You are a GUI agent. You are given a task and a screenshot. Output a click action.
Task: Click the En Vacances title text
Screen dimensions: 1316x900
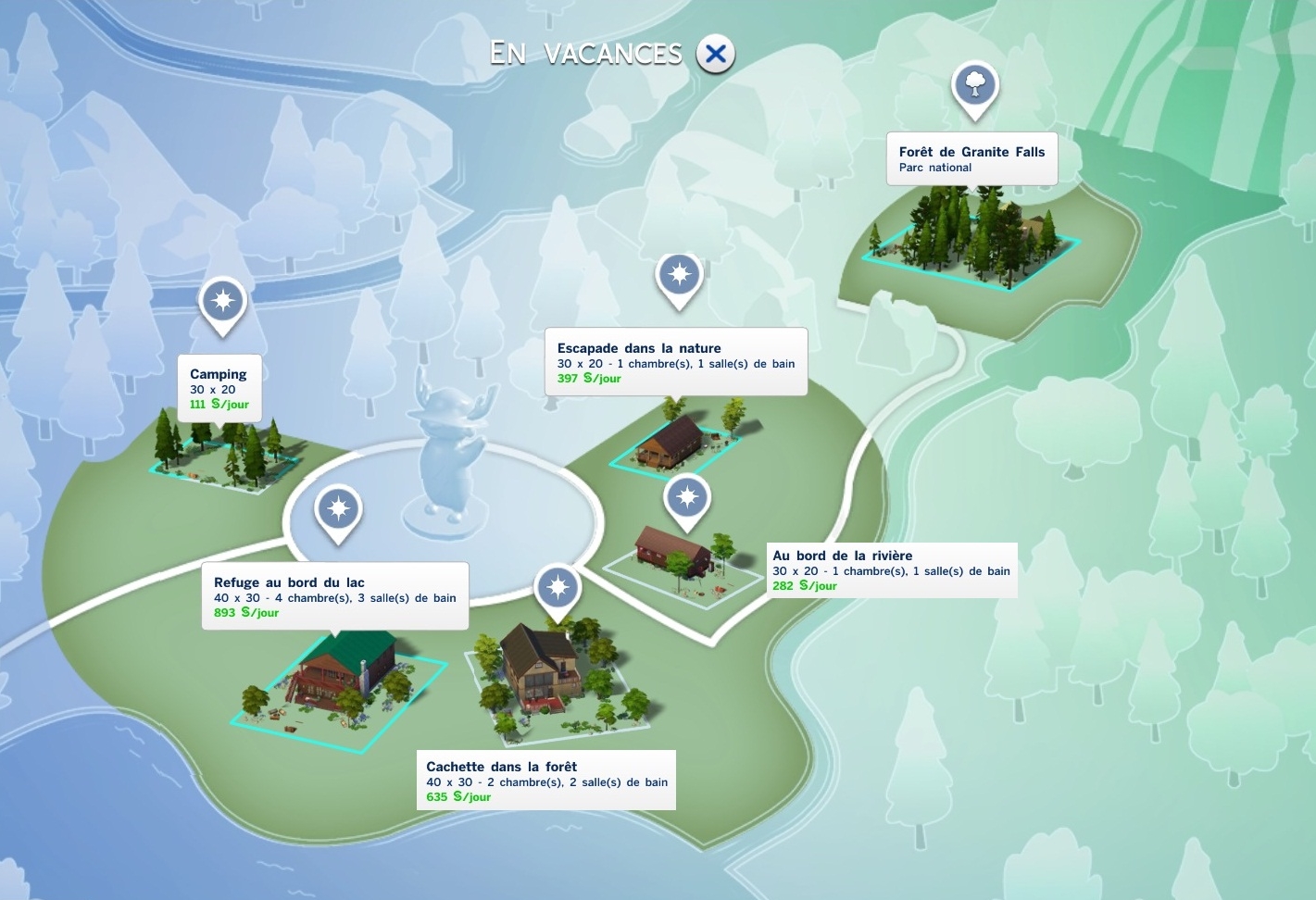(x=586, y=53)
